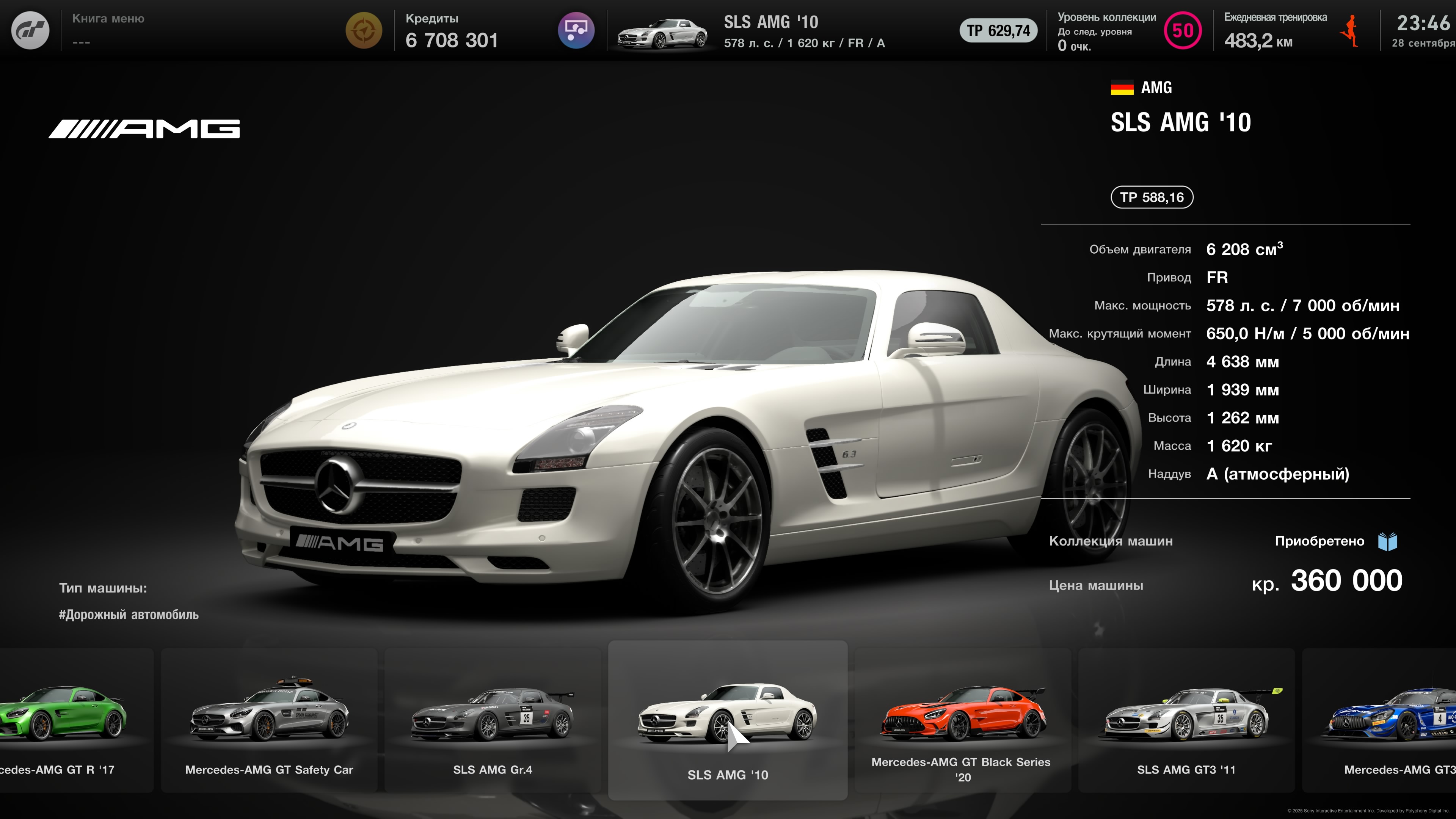Click the Gran Turismo logo icon
This screenshot has height=819, width=1456.
pyautogui.click(x=30, y=30)
